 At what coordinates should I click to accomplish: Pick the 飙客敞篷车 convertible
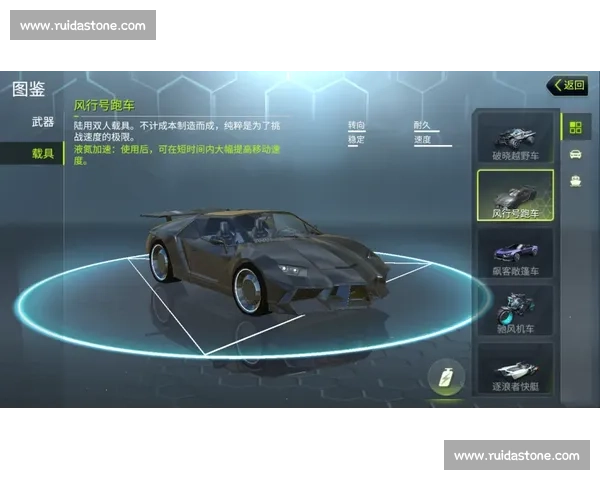coord(515,253)
